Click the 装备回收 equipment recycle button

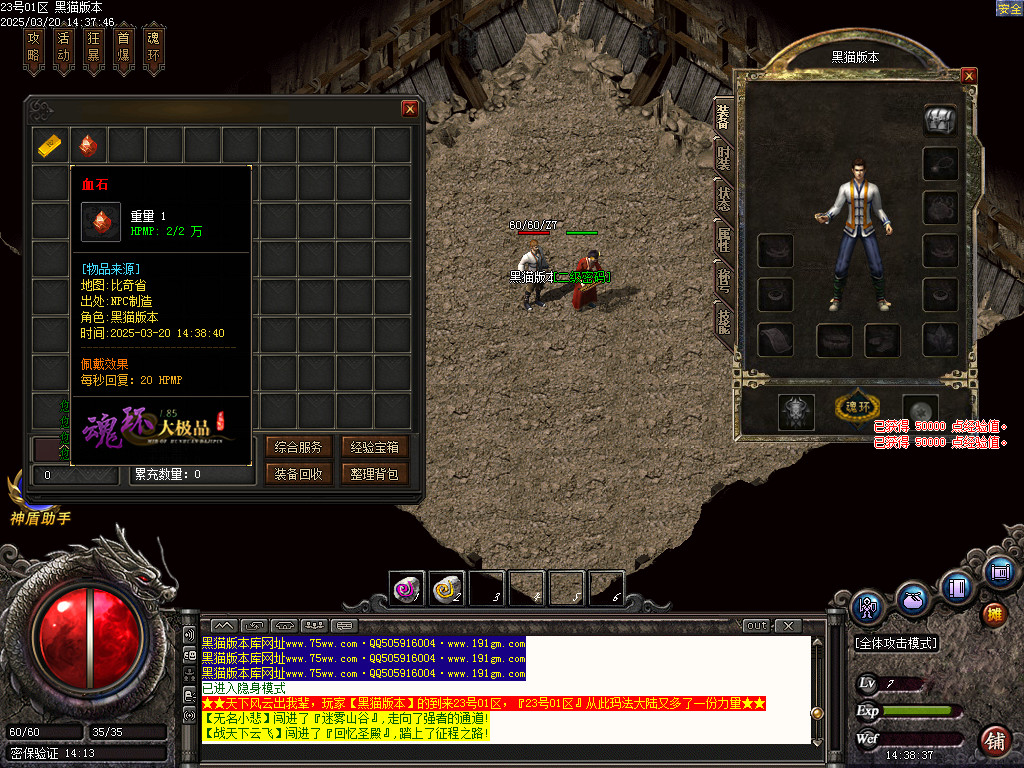click(x=299, y=474)
